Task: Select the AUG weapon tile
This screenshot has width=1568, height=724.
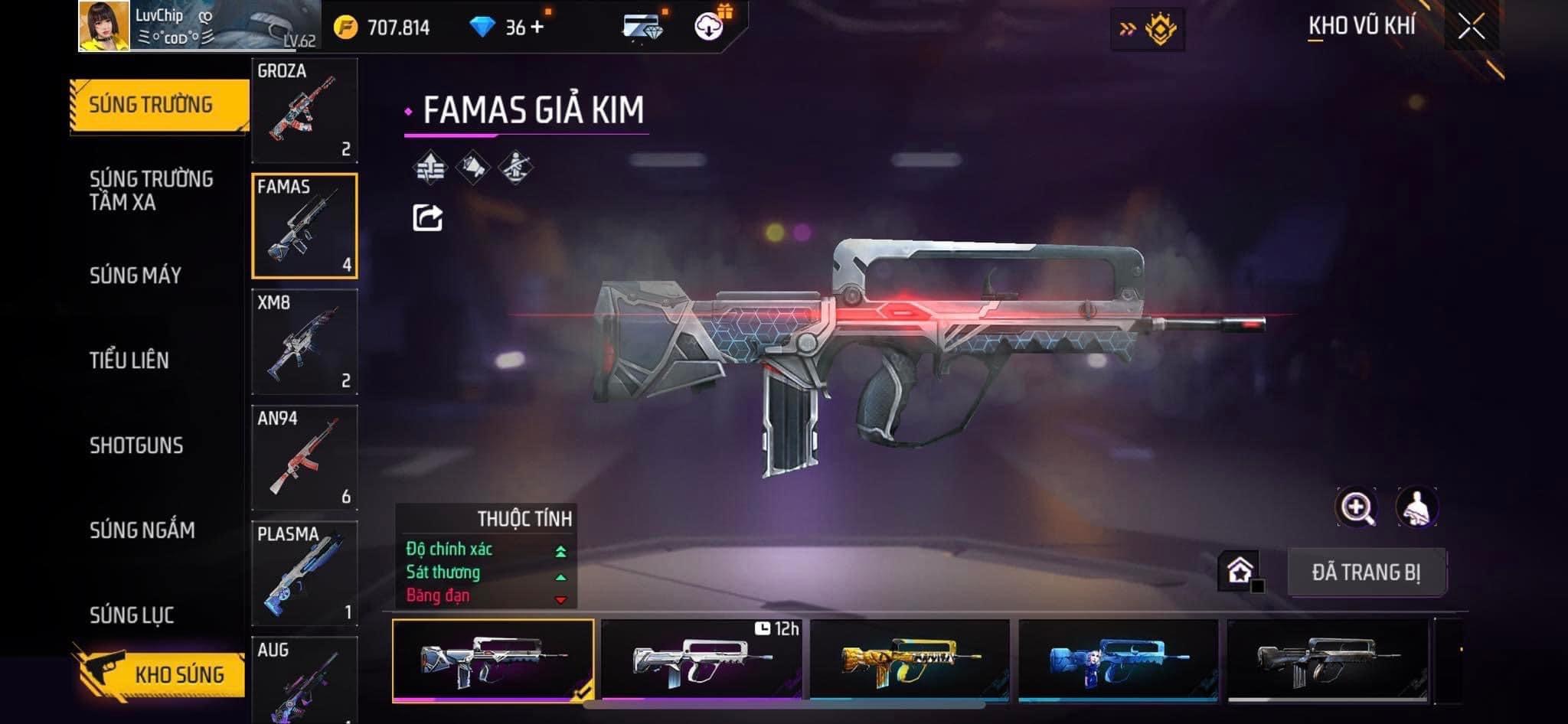Action: click(x=305, y=680)
